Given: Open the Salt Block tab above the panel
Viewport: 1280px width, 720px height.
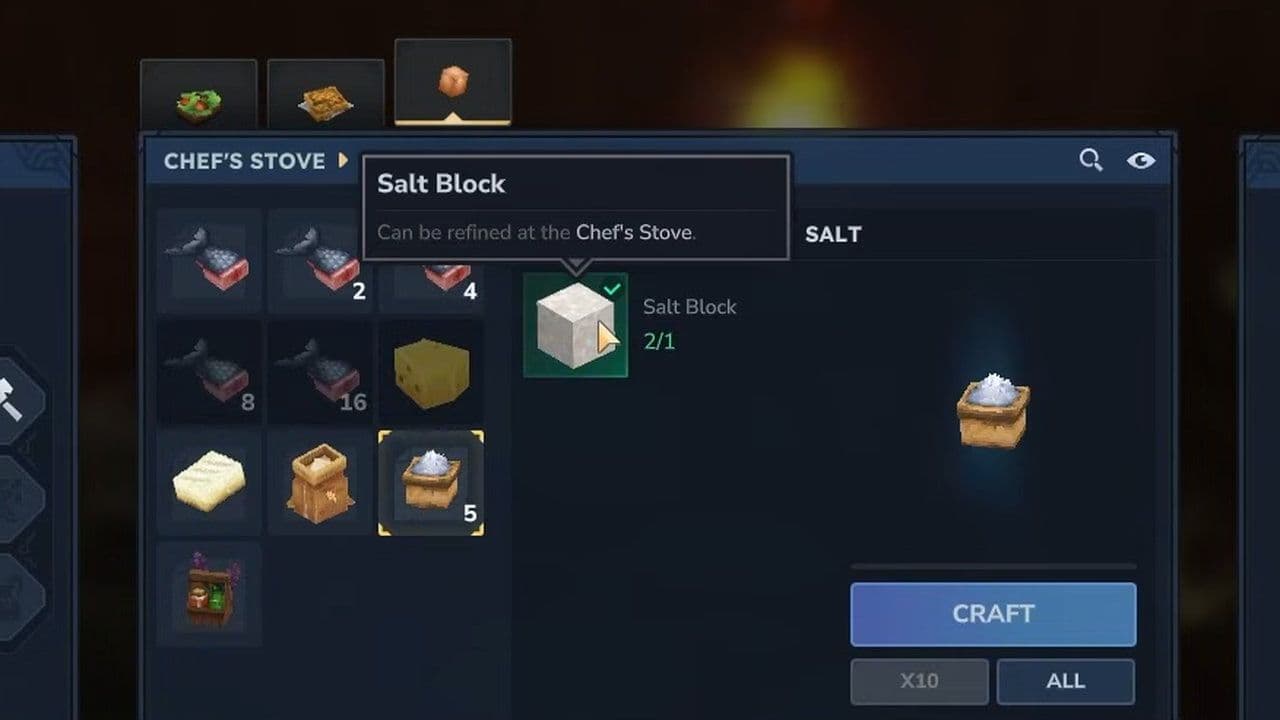Looking at the screenshot, I should click(x=452, y=80).
